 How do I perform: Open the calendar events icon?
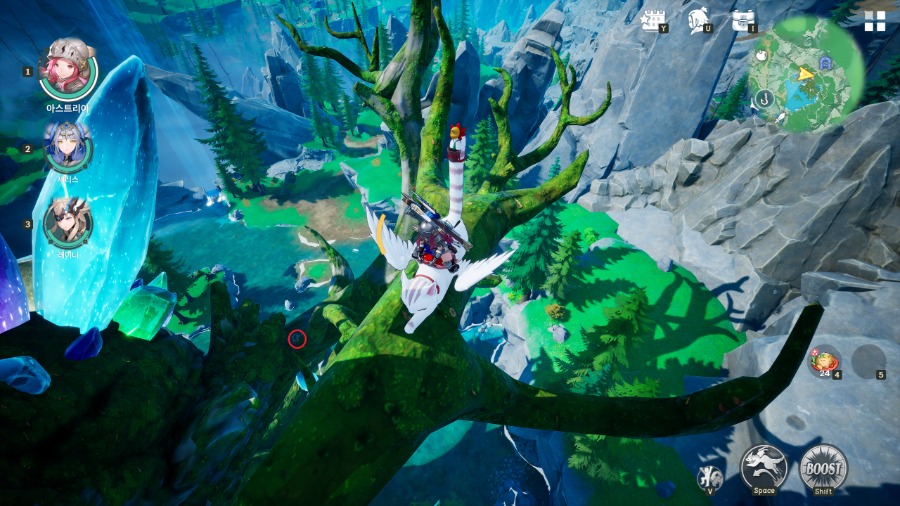point(654,20)
